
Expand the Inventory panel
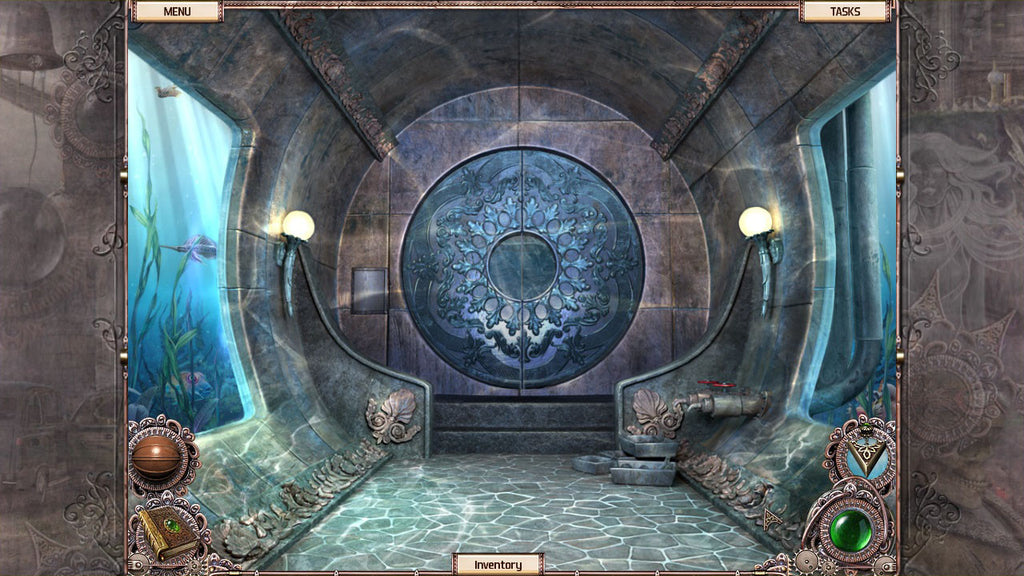coord(498,564)
